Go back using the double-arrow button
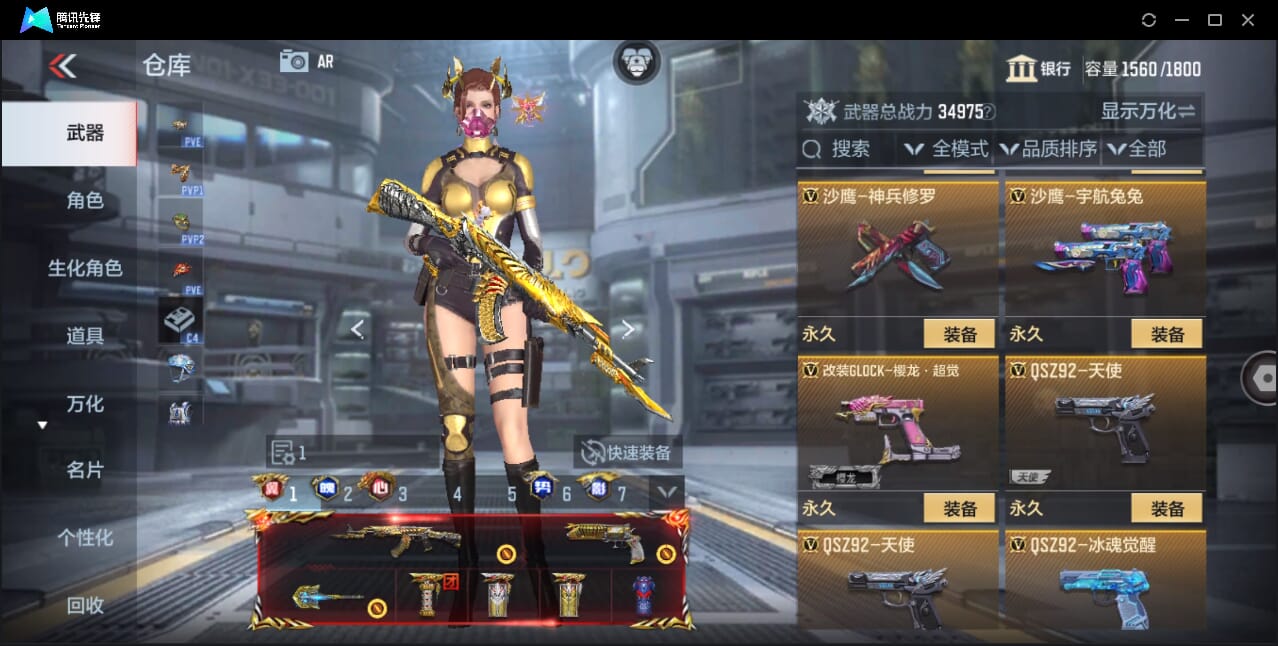This screenshot has height=646, width=1278. [x=62, y=66]
